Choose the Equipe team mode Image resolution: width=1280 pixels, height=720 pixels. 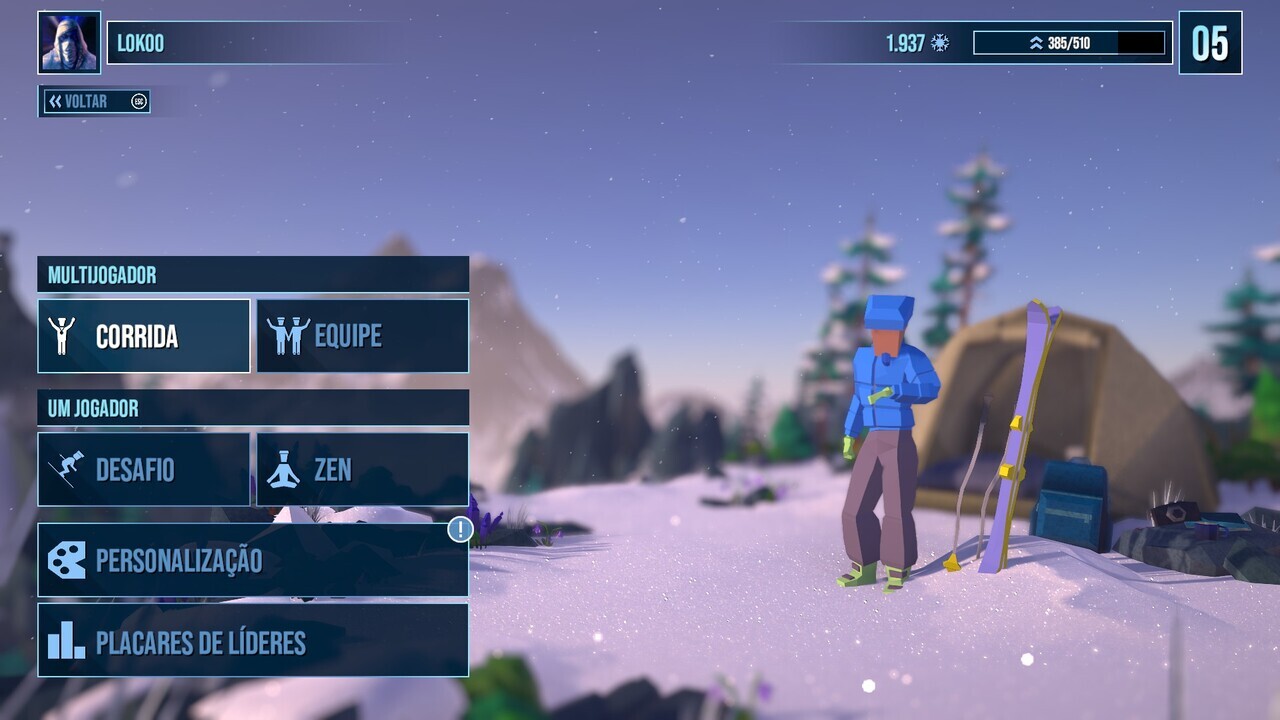coord(362,336)
